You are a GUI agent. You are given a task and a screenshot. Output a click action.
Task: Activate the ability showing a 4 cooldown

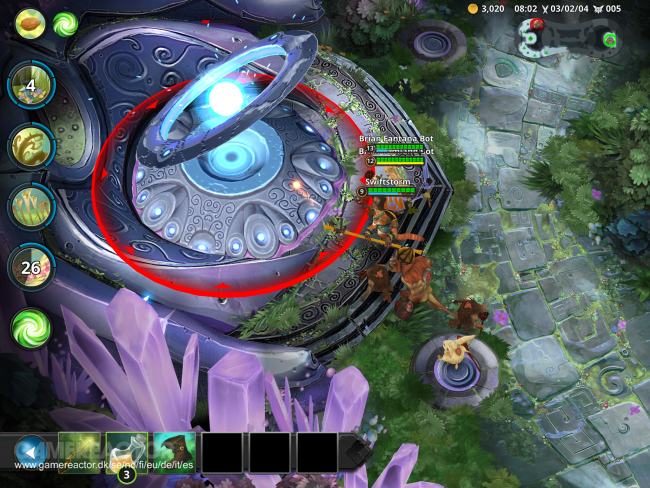coord(31,87)
